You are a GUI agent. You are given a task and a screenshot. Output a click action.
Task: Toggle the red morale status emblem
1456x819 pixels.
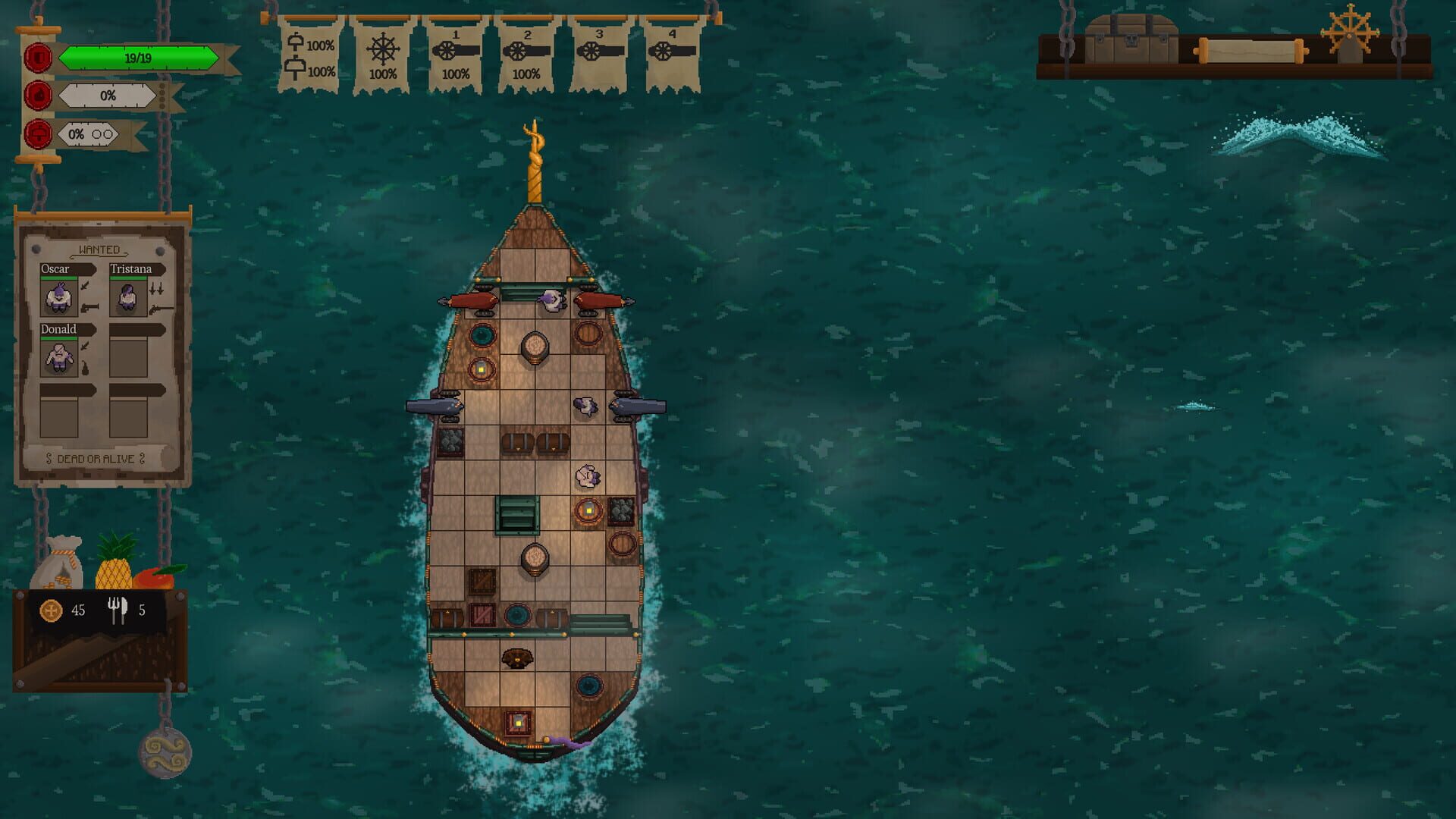click(x=39, y=95)
